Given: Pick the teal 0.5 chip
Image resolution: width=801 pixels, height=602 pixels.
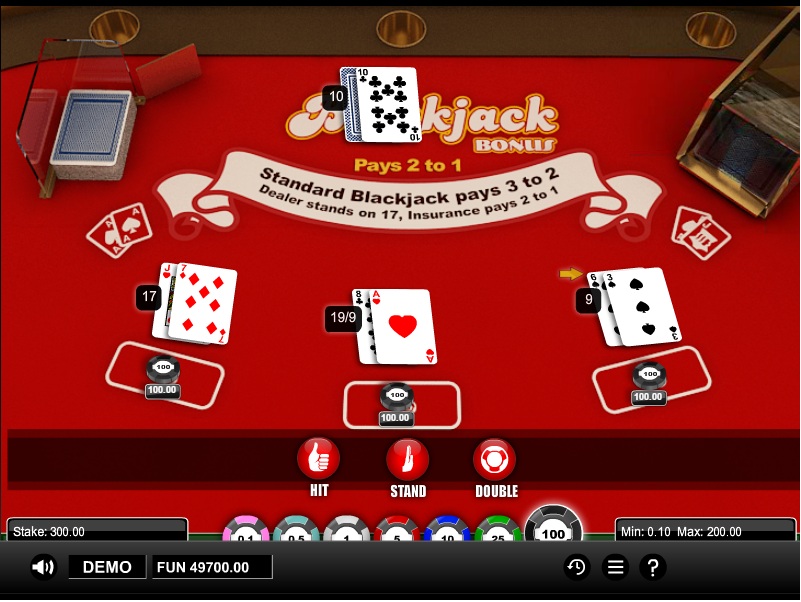Looking at the screenshot, I should [297, 531].
